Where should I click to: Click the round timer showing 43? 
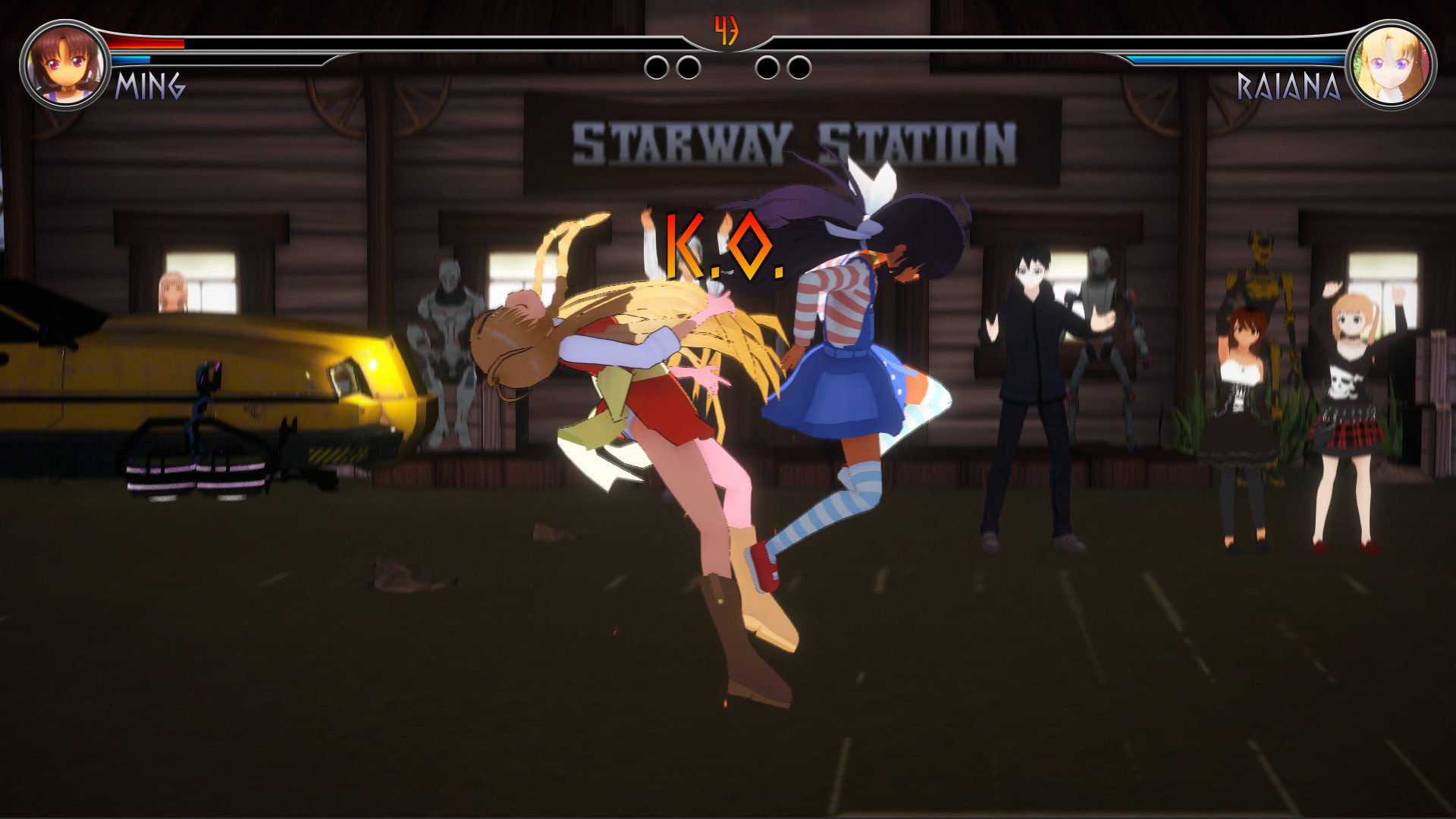pyautogui.click(x=727, y=32)
